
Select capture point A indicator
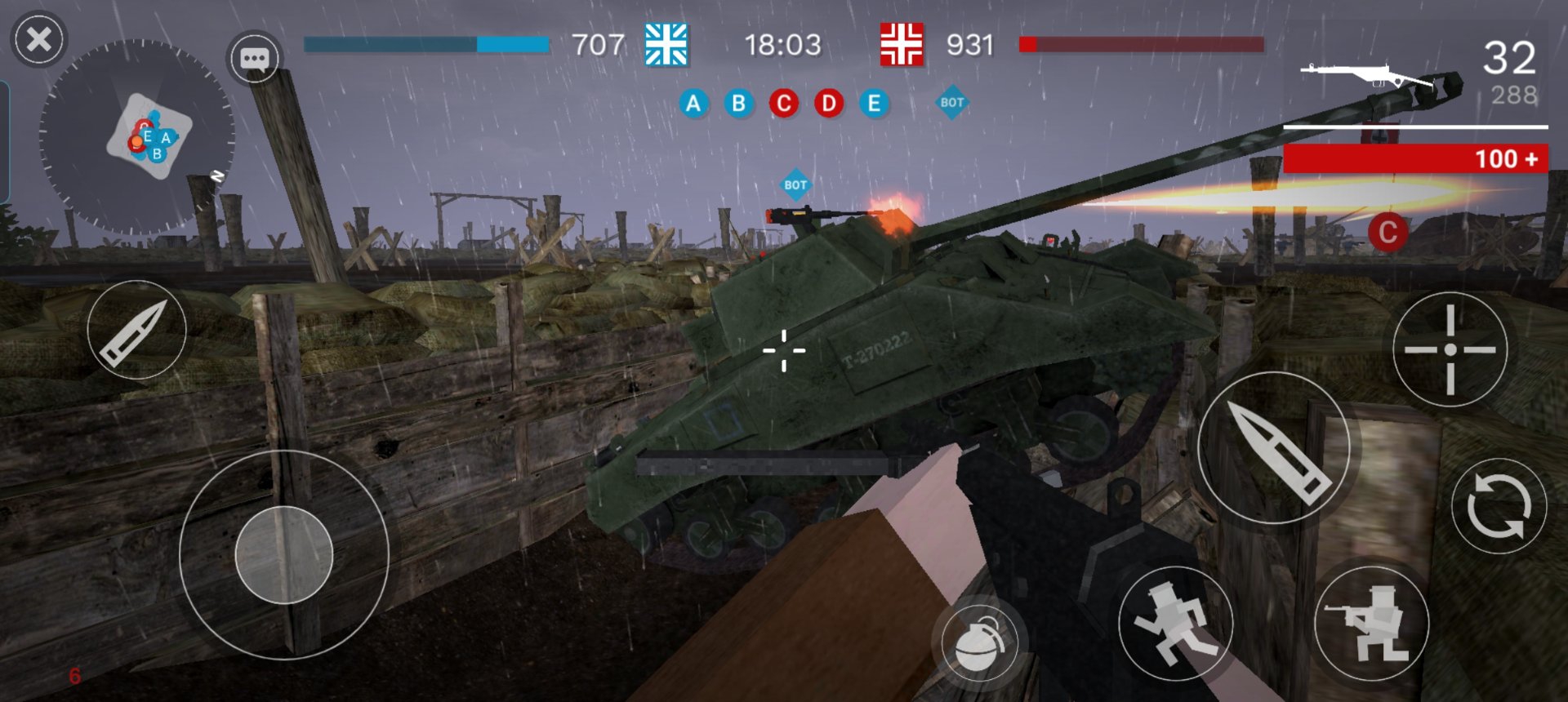pyautogui.click(x=693, y=104)
